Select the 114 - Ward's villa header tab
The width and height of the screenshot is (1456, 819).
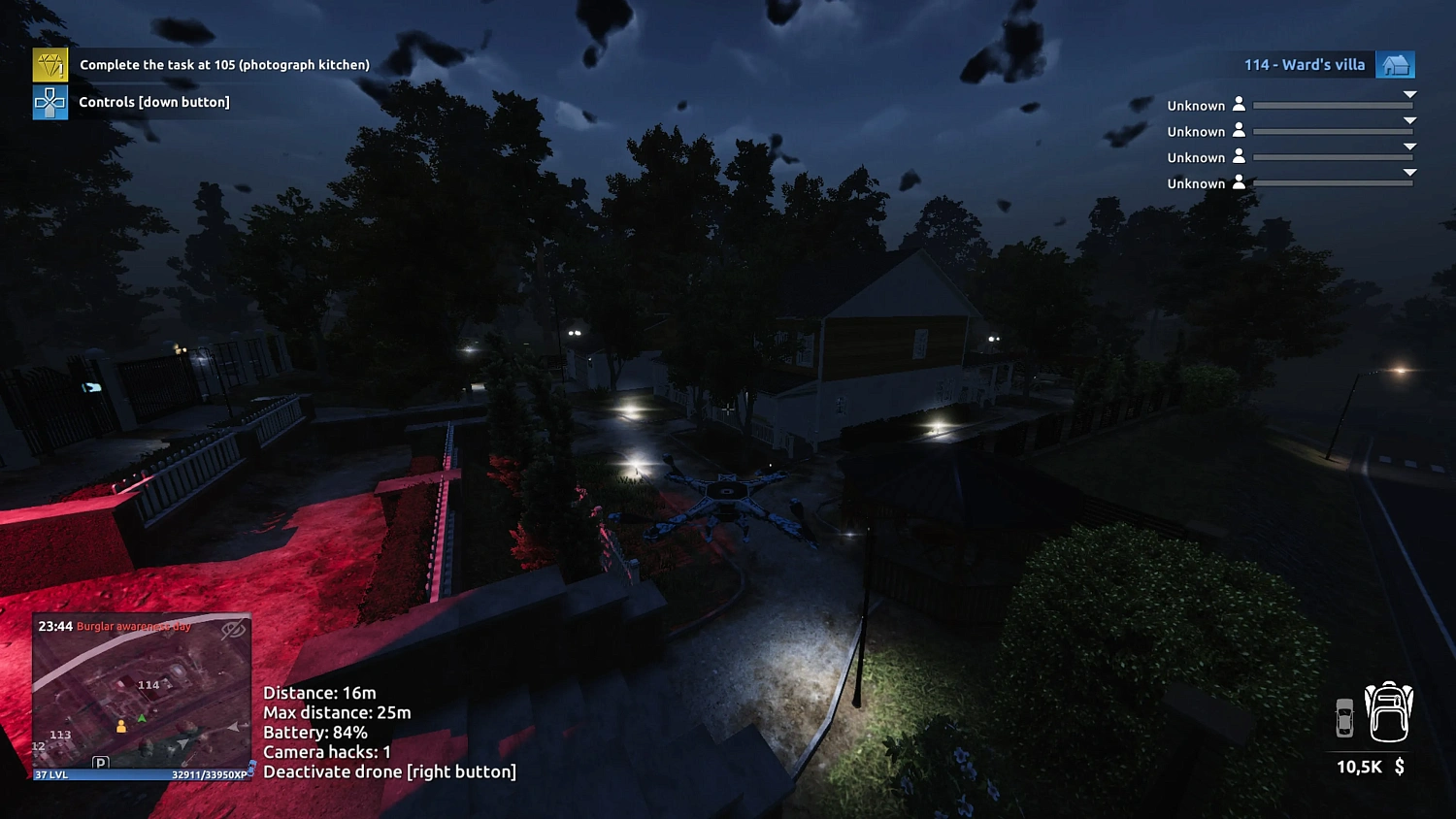1304,64
